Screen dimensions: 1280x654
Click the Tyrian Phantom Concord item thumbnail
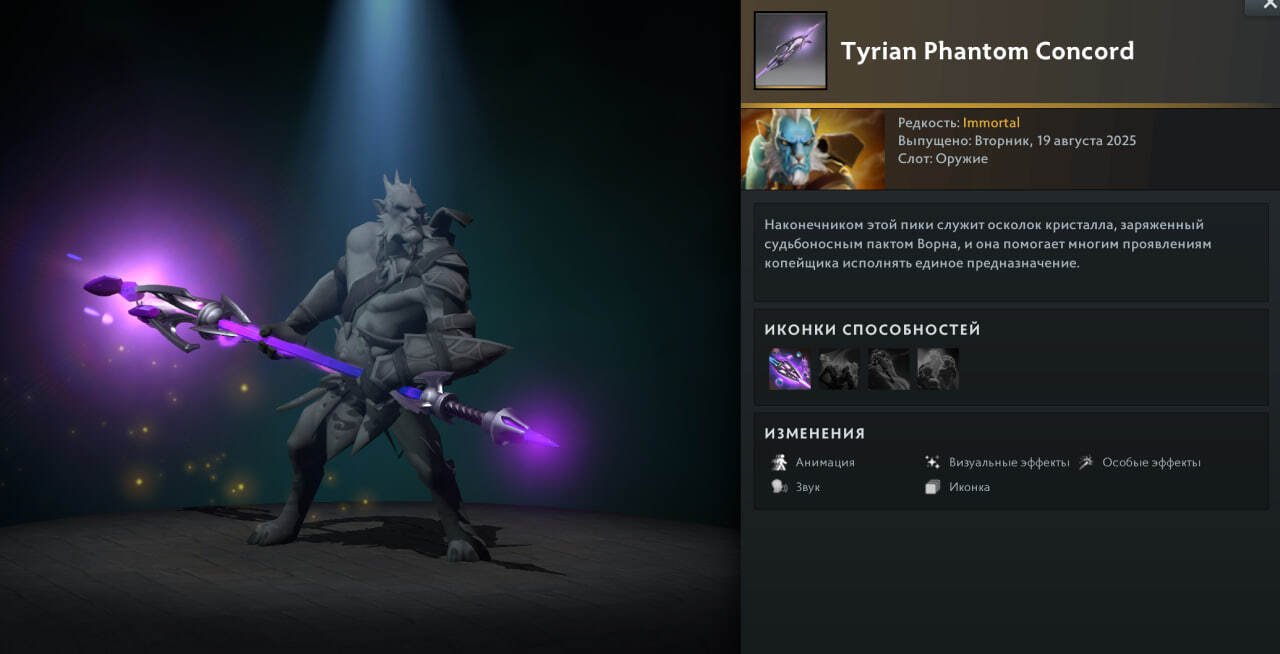790,51
